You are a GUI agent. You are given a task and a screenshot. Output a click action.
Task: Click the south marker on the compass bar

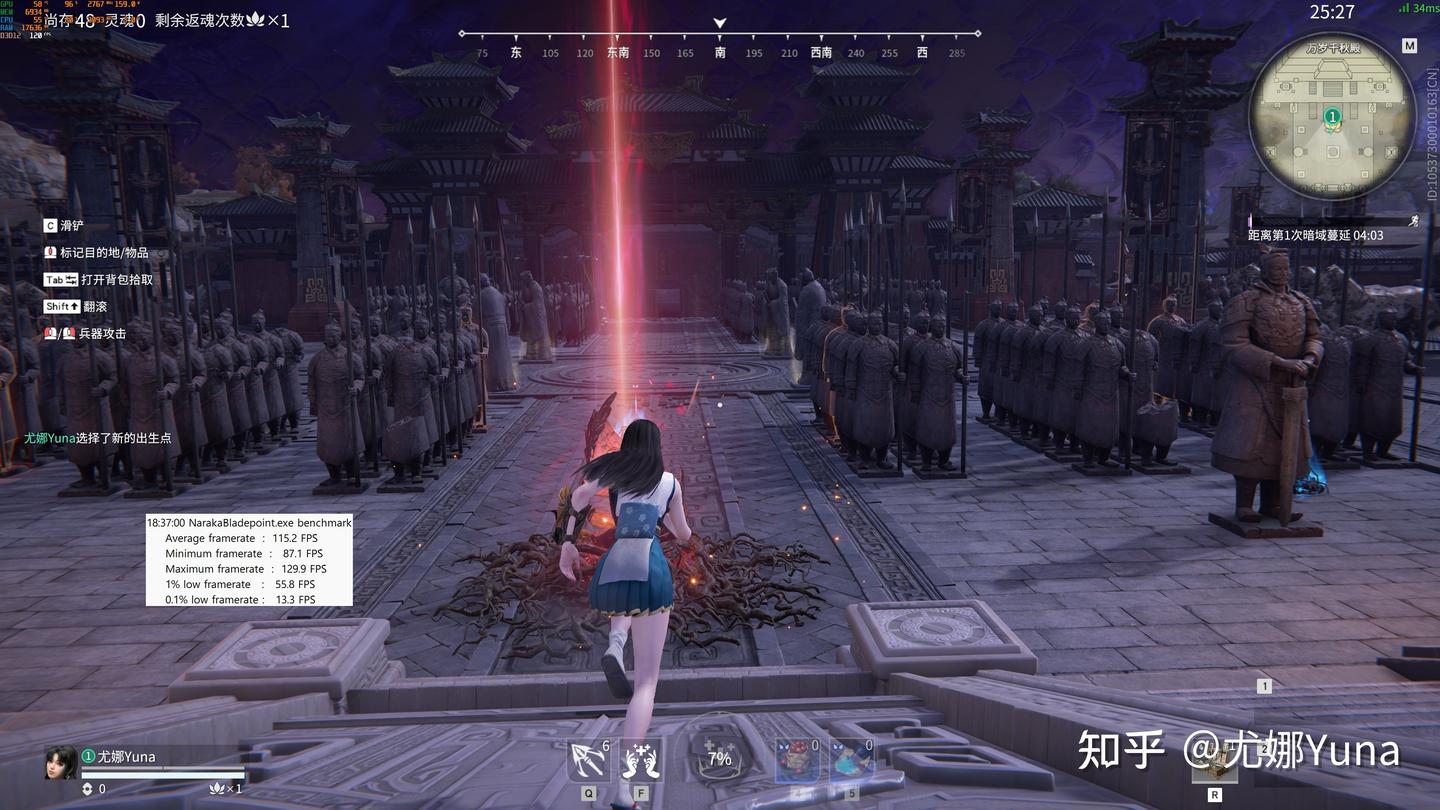click(x=720, y=52)
